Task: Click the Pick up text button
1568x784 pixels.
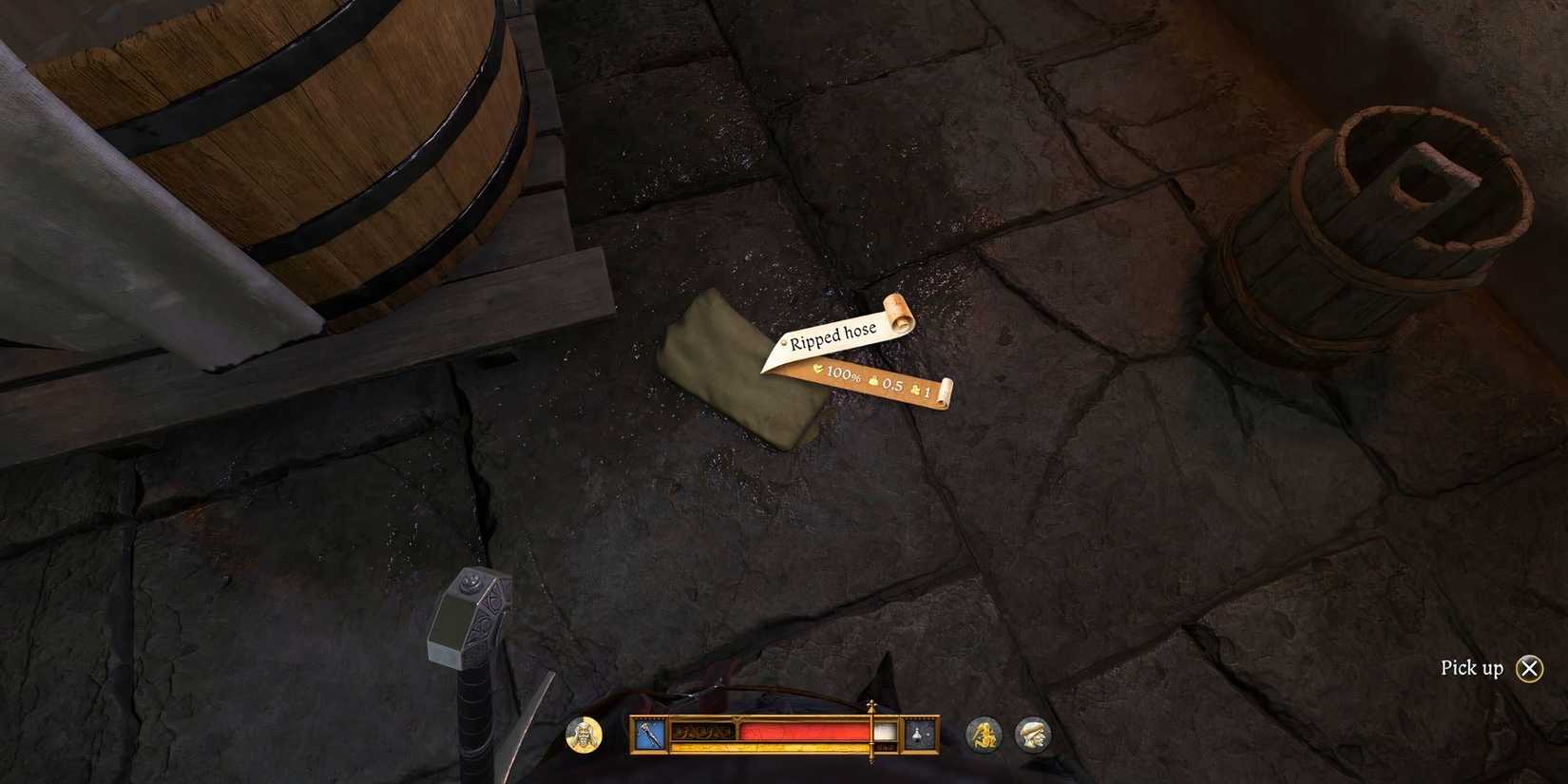Action: coord(1471,668)
